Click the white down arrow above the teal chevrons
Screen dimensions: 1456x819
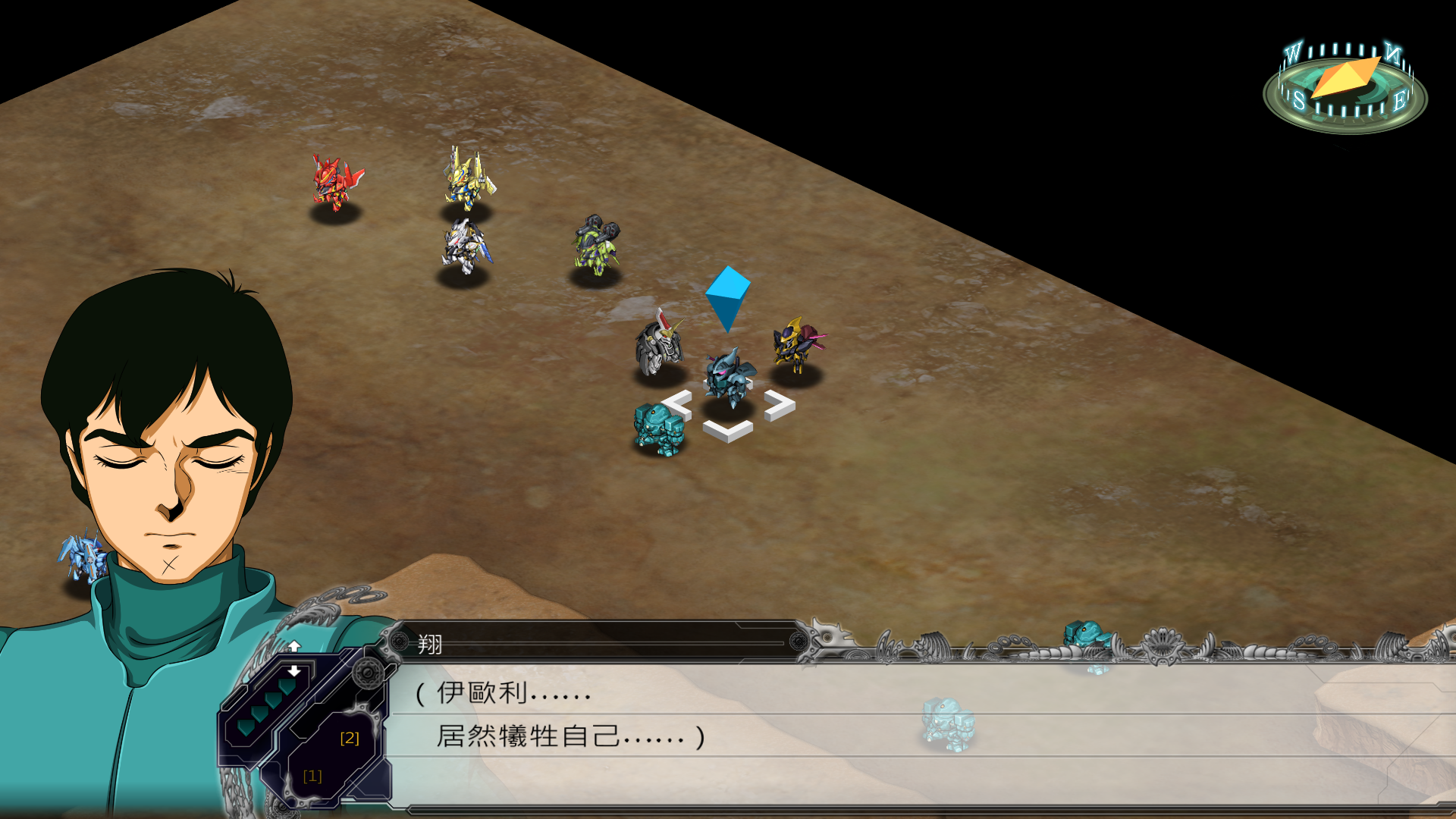294,671
